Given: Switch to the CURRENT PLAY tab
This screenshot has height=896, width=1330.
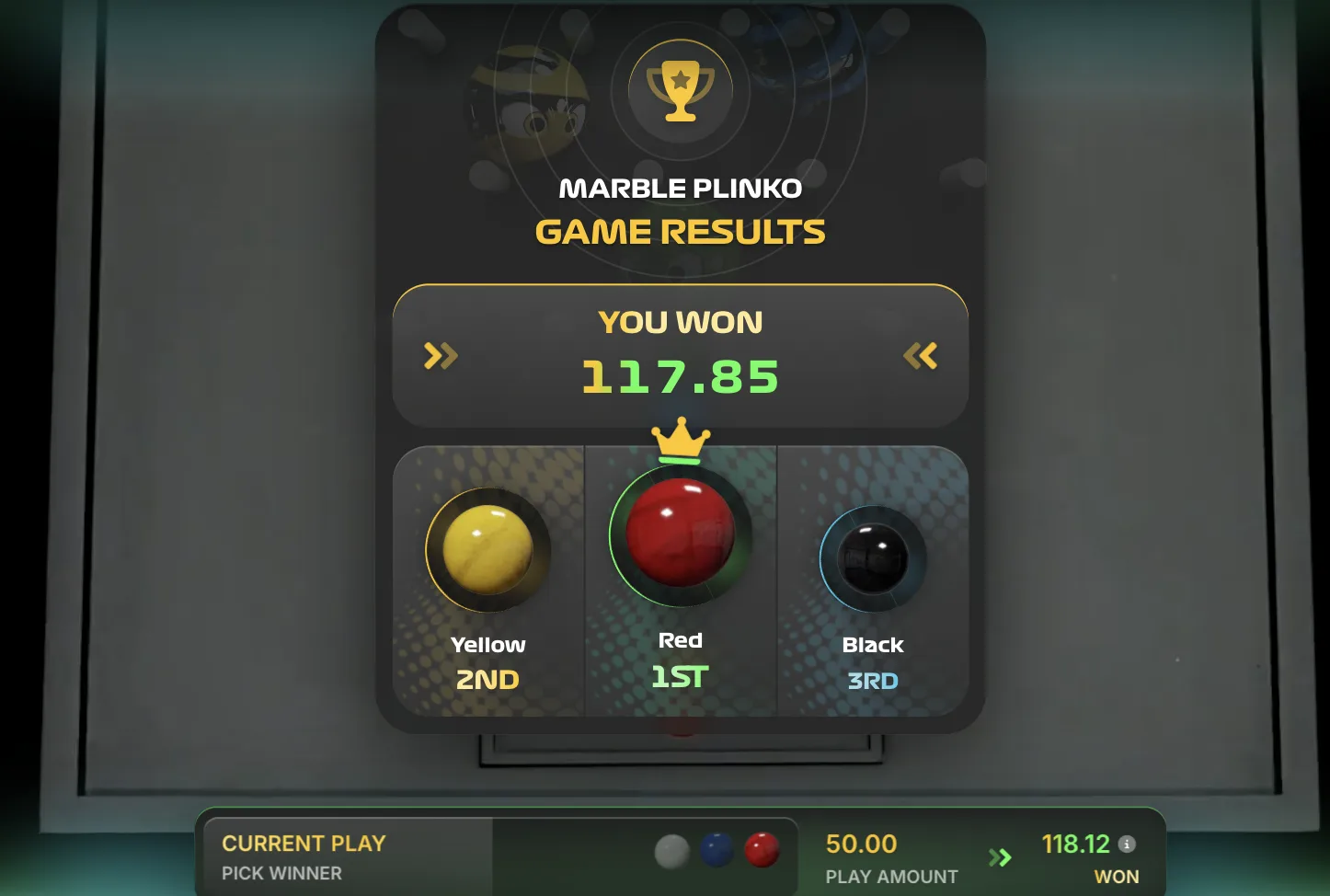Looking at the screenshot, I should [x=304, y=843].
